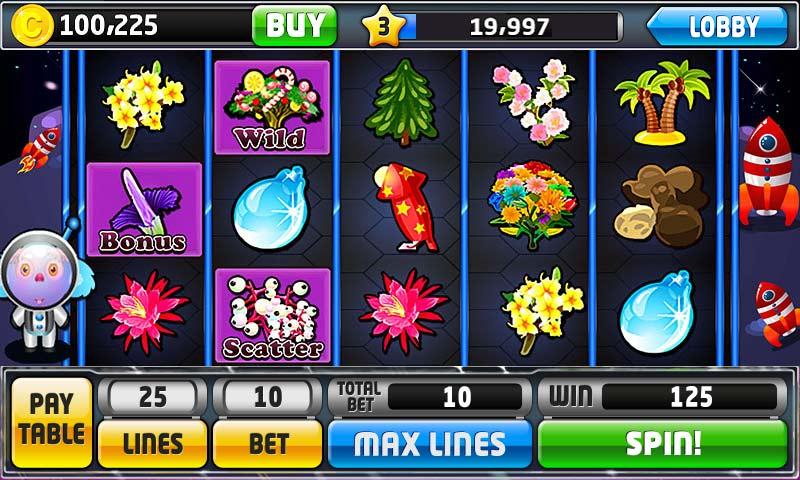Select Max Lines
Screen dimensions: 800x480
[x=430, y=443]
